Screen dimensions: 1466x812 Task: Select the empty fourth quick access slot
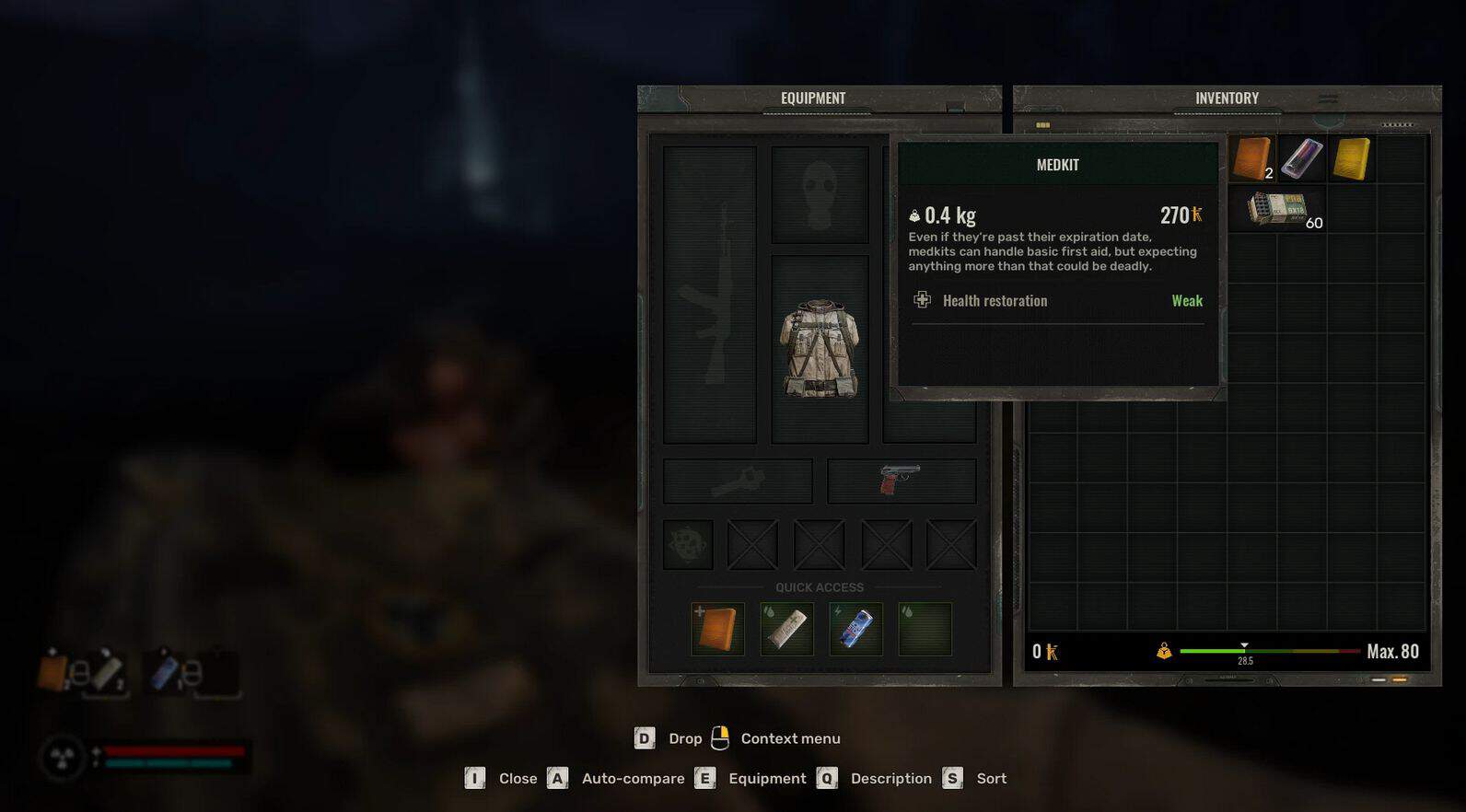pyautogui.click(x=925, y=629)
